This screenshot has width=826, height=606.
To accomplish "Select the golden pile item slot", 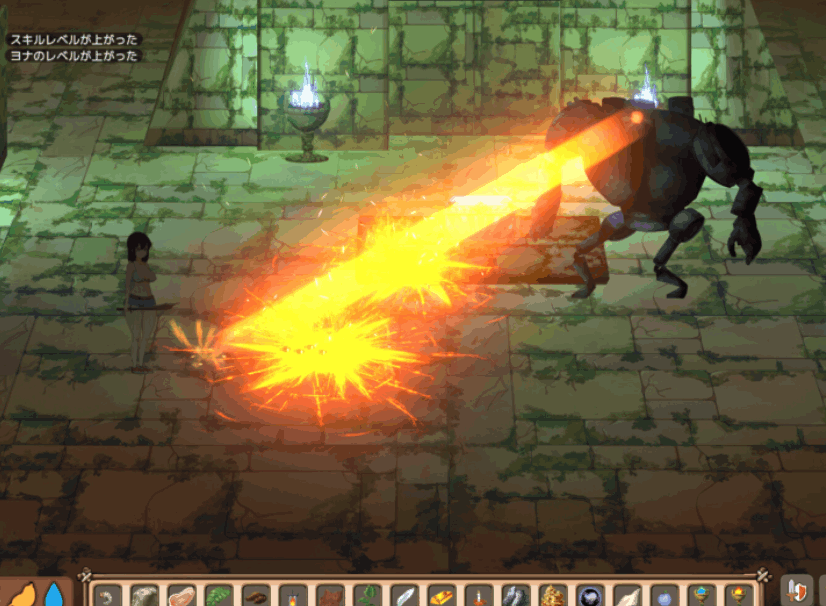I will (553, 597).
